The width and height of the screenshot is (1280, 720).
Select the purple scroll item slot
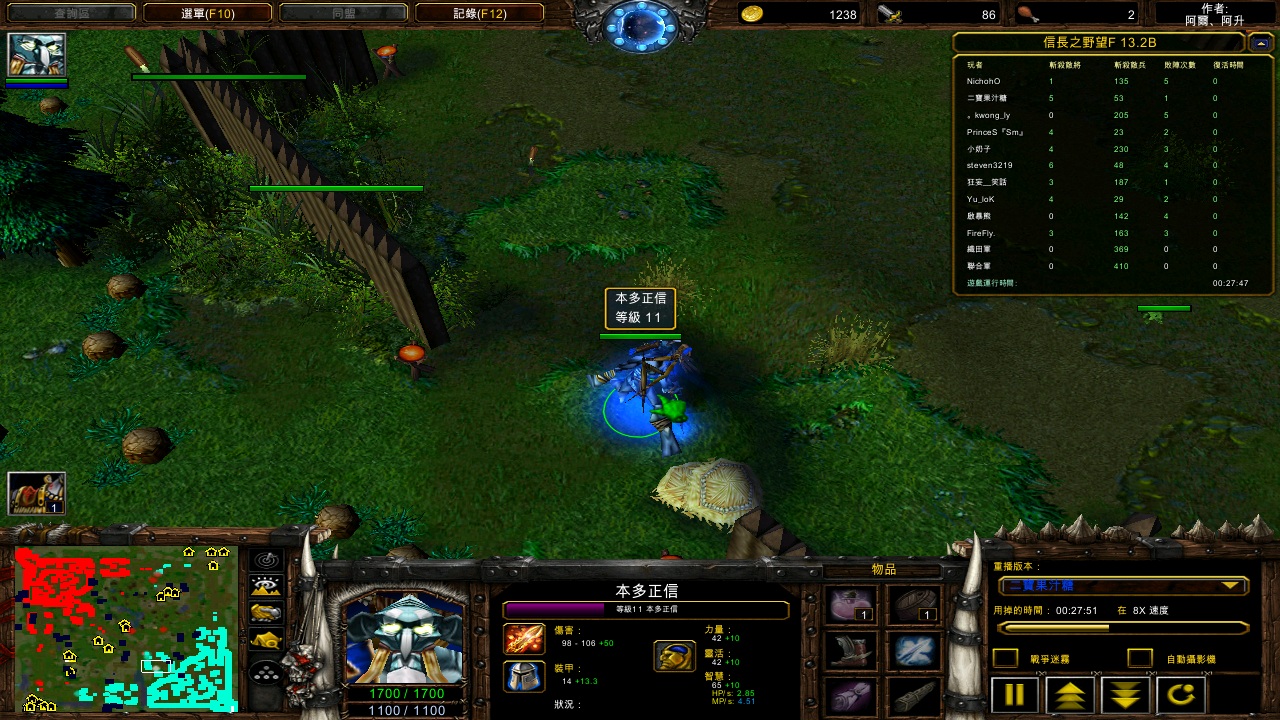852,696
